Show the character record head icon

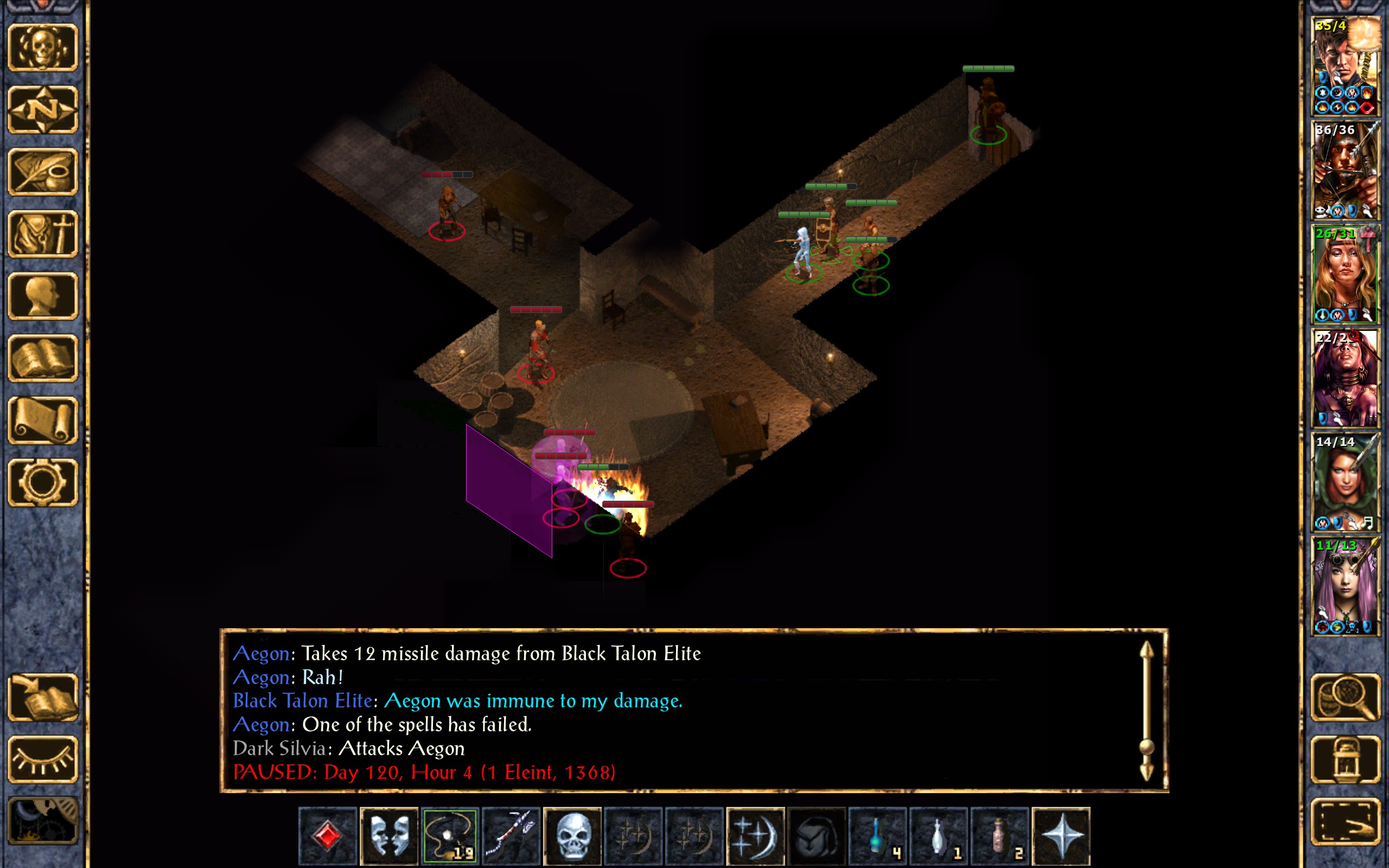pos(42,296)
